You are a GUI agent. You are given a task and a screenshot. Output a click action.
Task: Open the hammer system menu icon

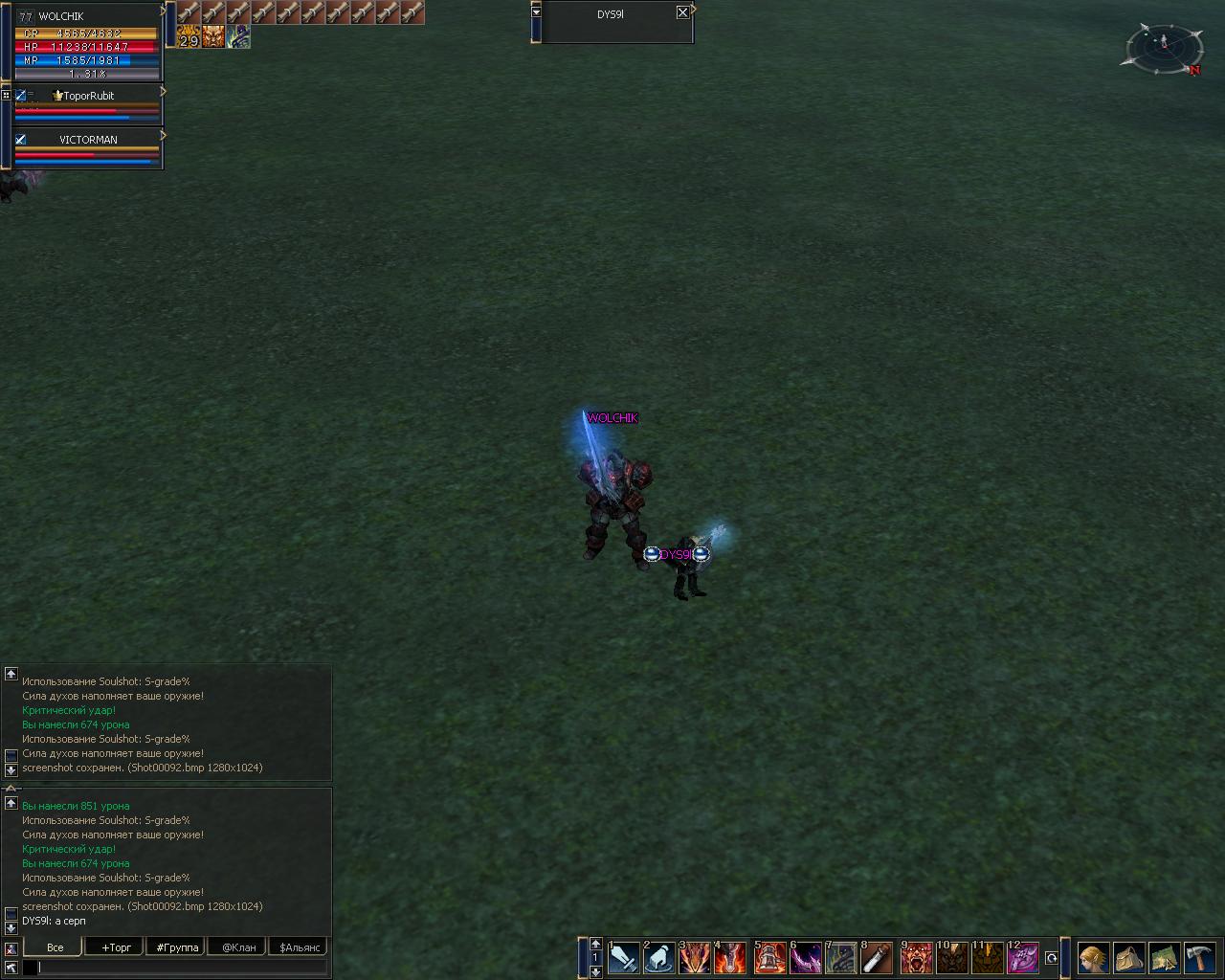[1199, 958]
